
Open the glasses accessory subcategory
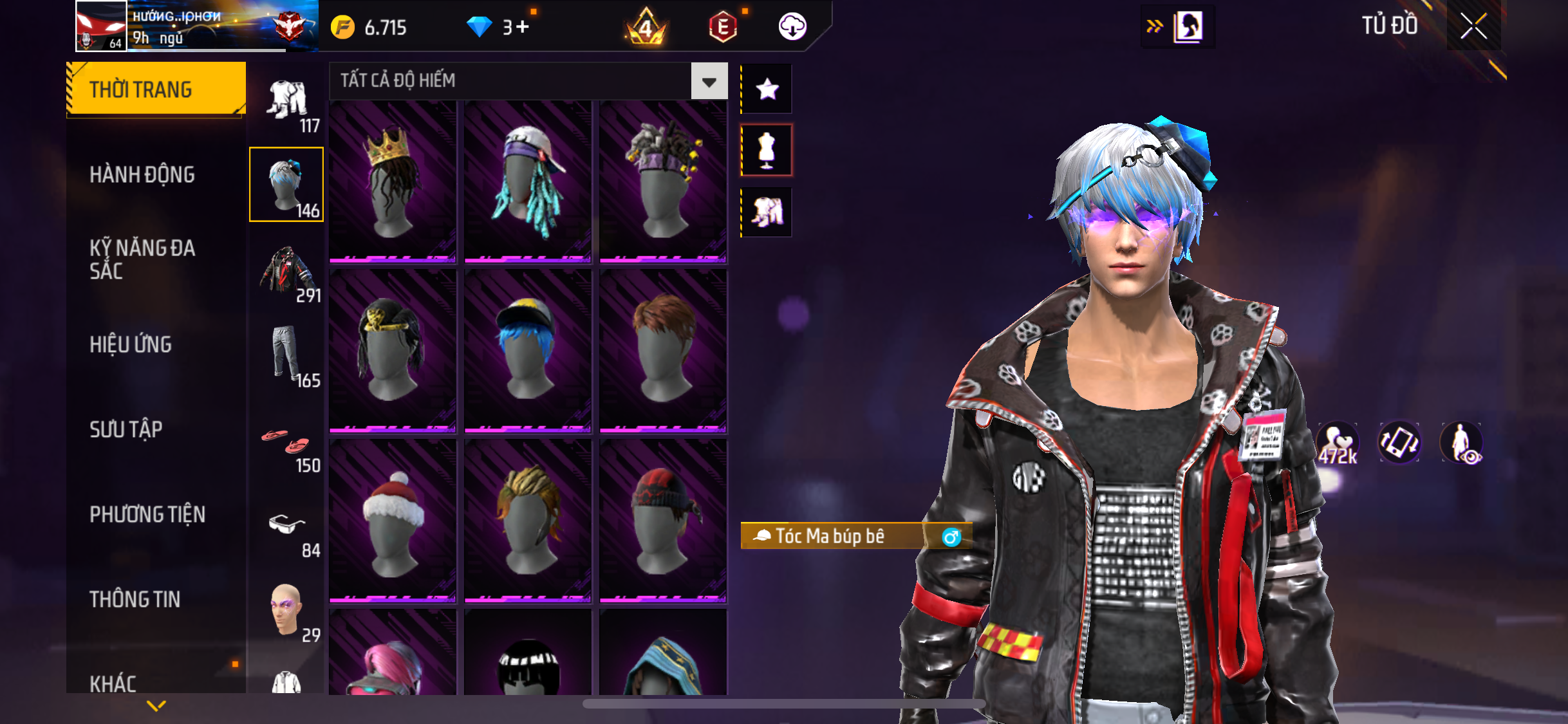coord(287,528)
